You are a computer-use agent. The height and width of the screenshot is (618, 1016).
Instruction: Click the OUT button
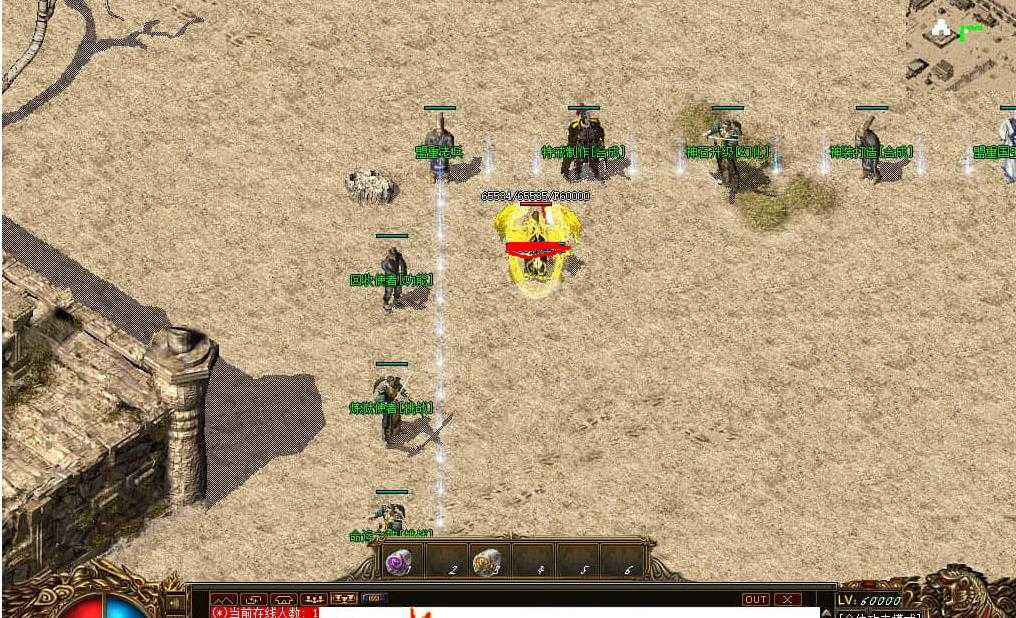coord(756,599)
